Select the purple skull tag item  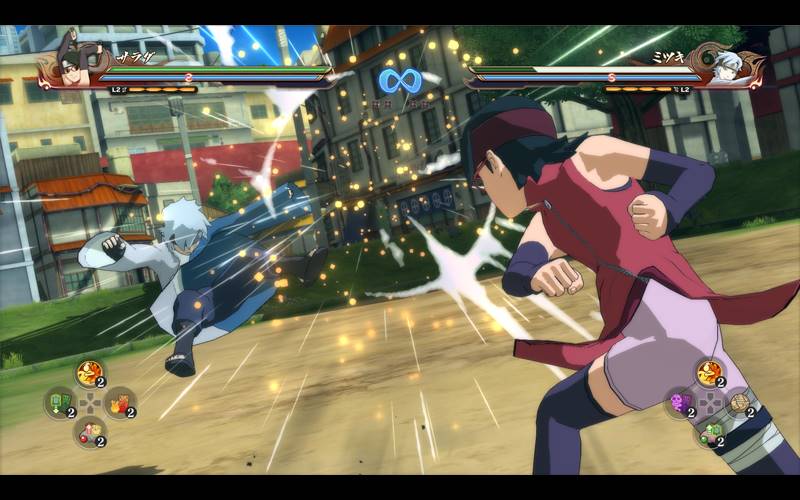click(680, 402)
